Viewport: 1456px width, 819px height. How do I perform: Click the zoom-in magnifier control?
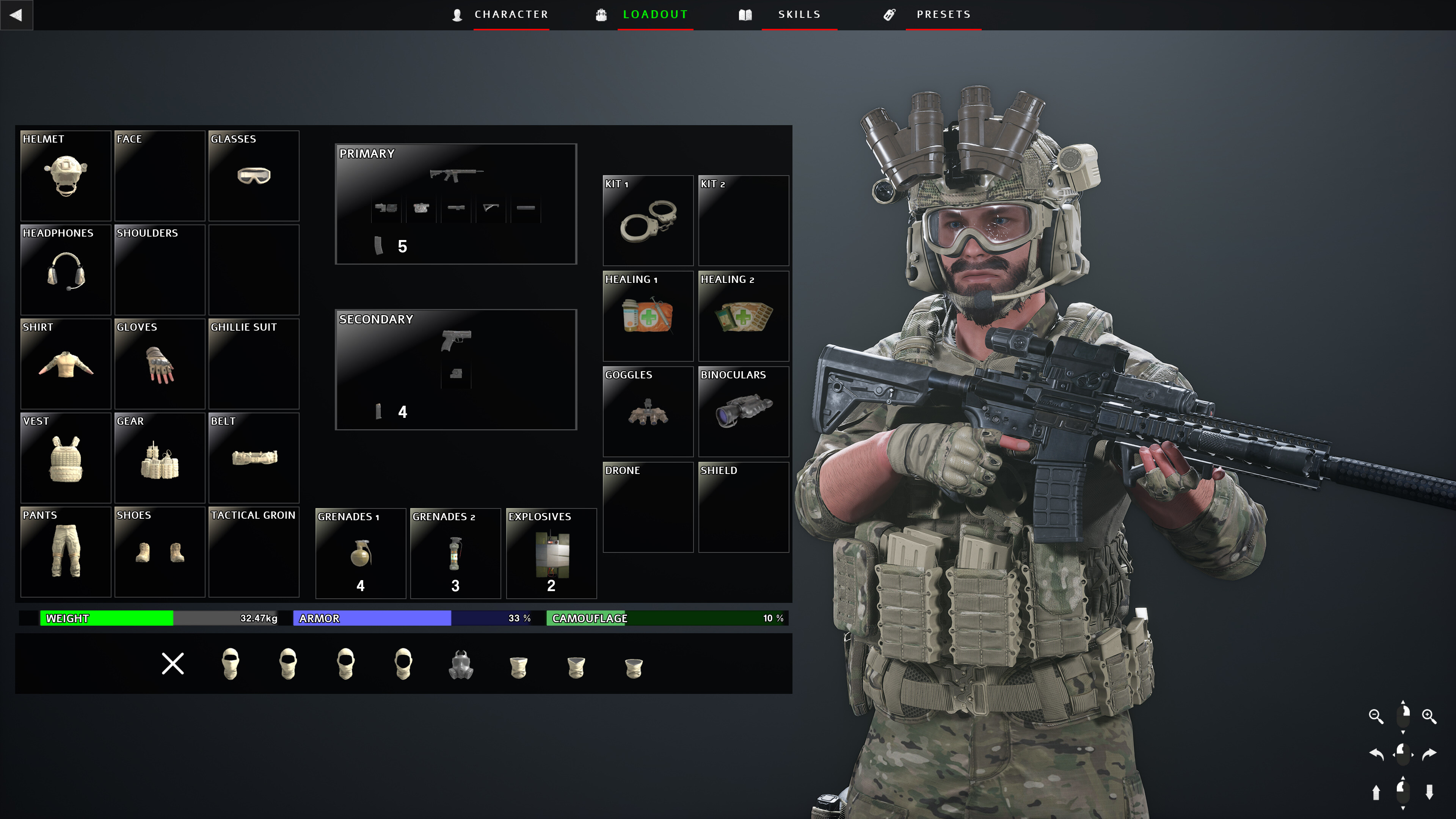pos(1429,716)
